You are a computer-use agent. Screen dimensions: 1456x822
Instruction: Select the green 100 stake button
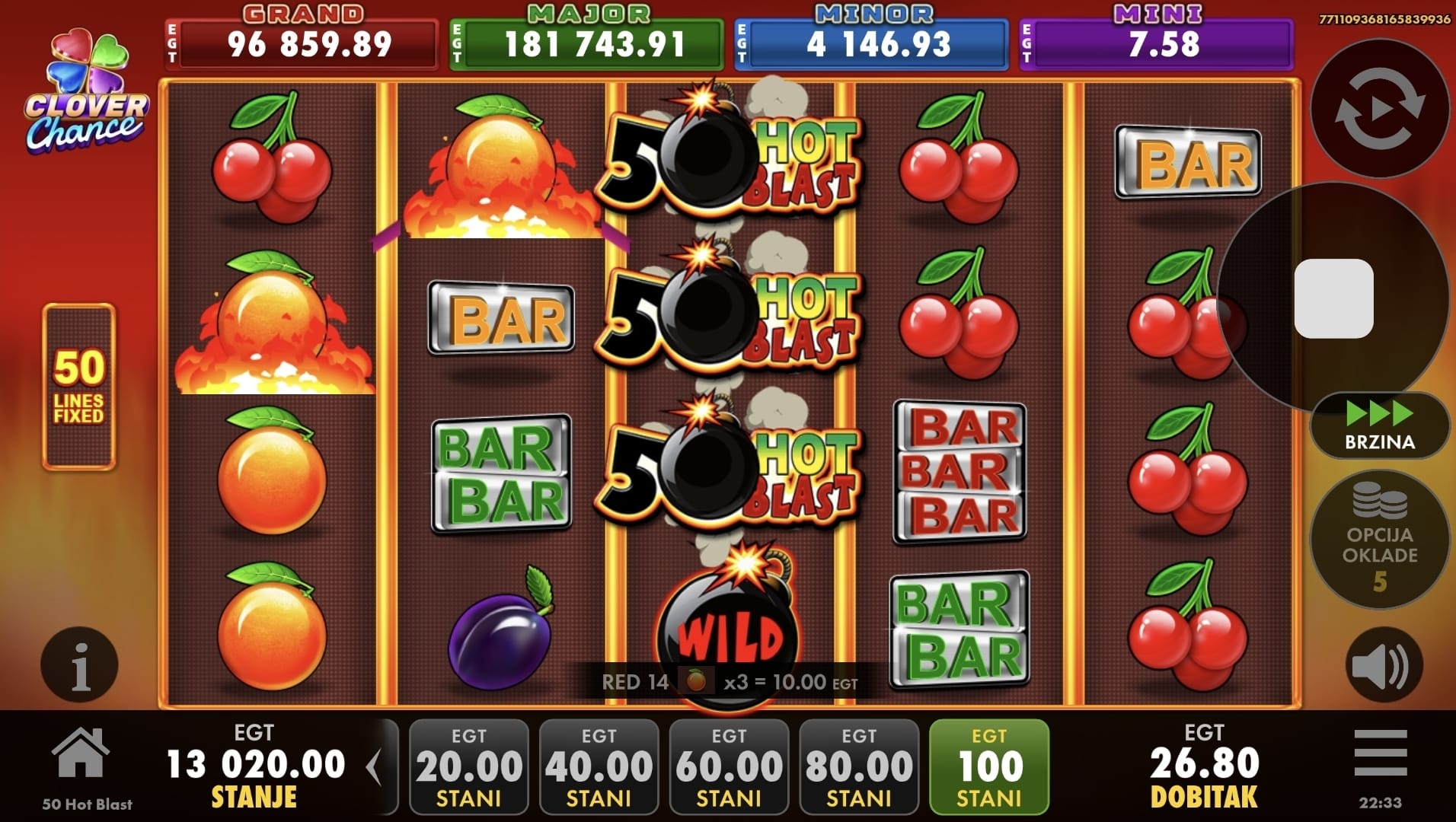tap(989, 767)
